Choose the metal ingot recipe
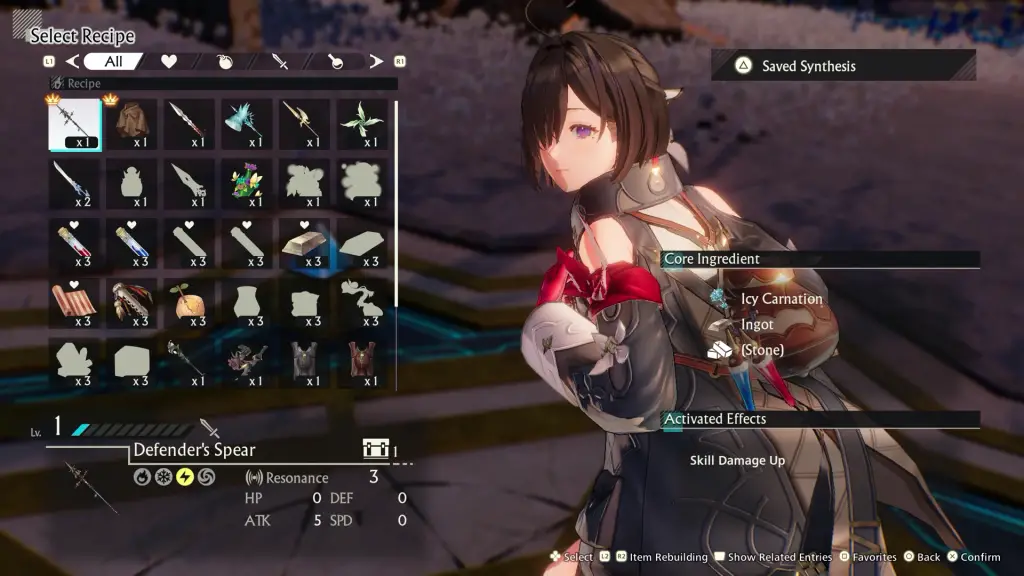Image resolution: width=1024 pixels, height=576 pixels. [x=304, y=244]
